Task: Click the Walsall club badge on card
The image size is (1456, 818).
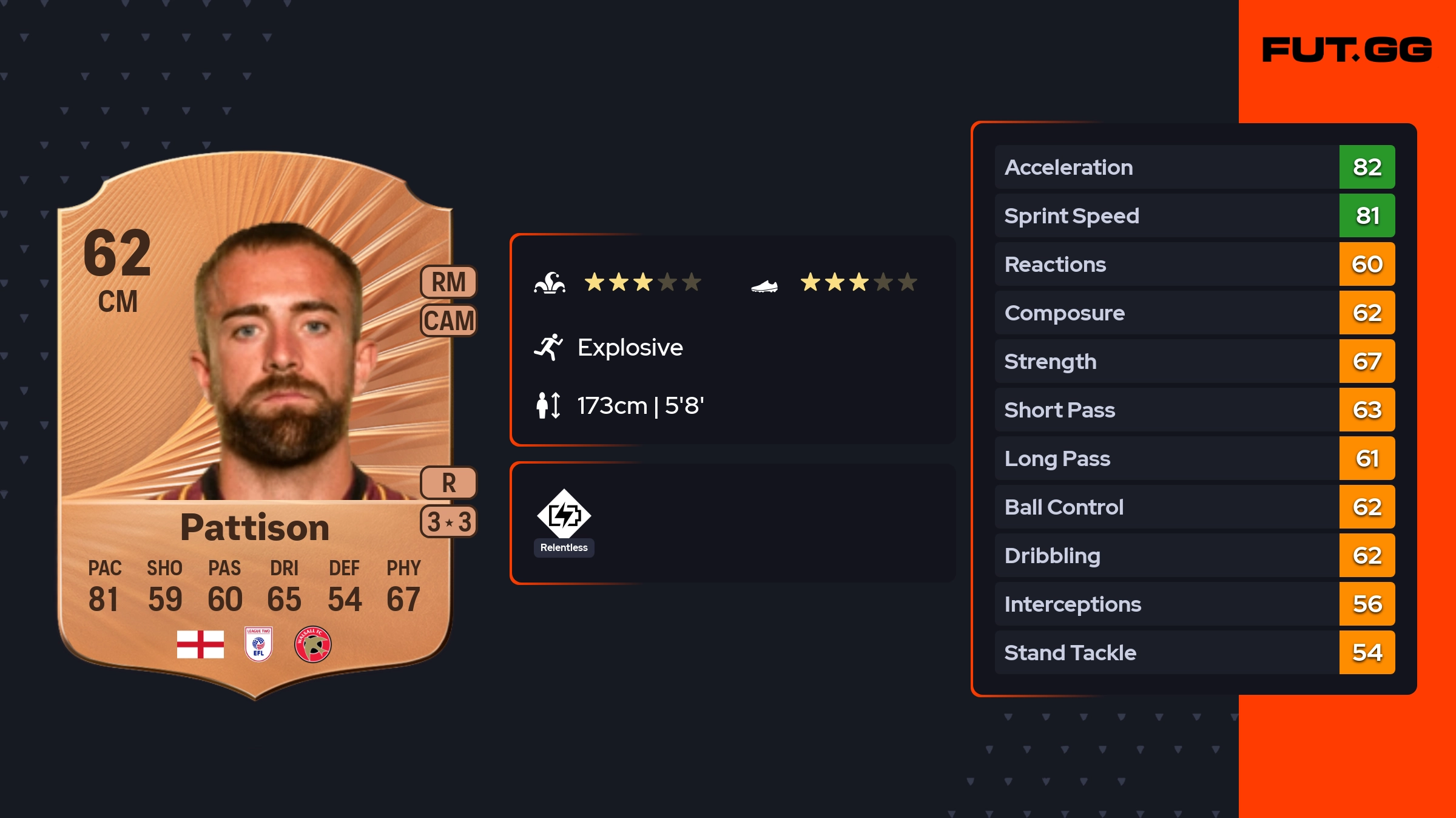Action: 312,644
